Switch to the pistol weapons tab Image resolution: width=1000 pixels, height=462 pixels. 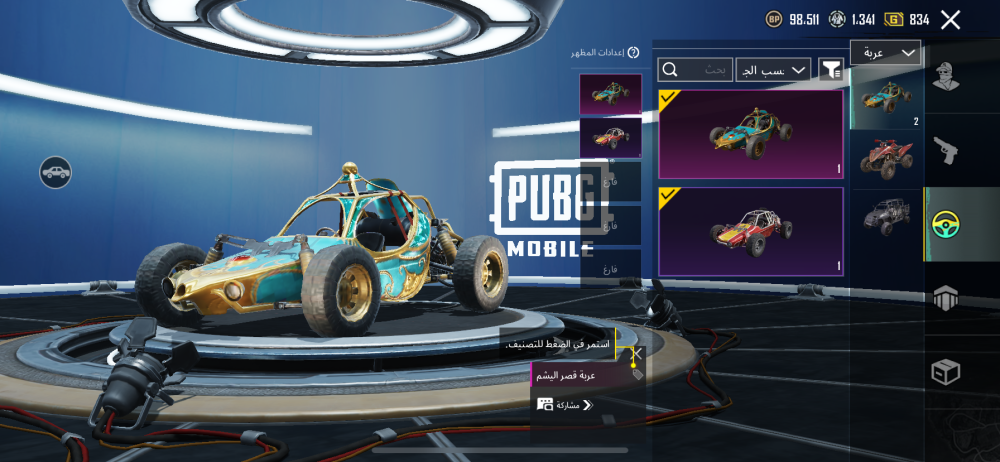(x=946, y=151)
